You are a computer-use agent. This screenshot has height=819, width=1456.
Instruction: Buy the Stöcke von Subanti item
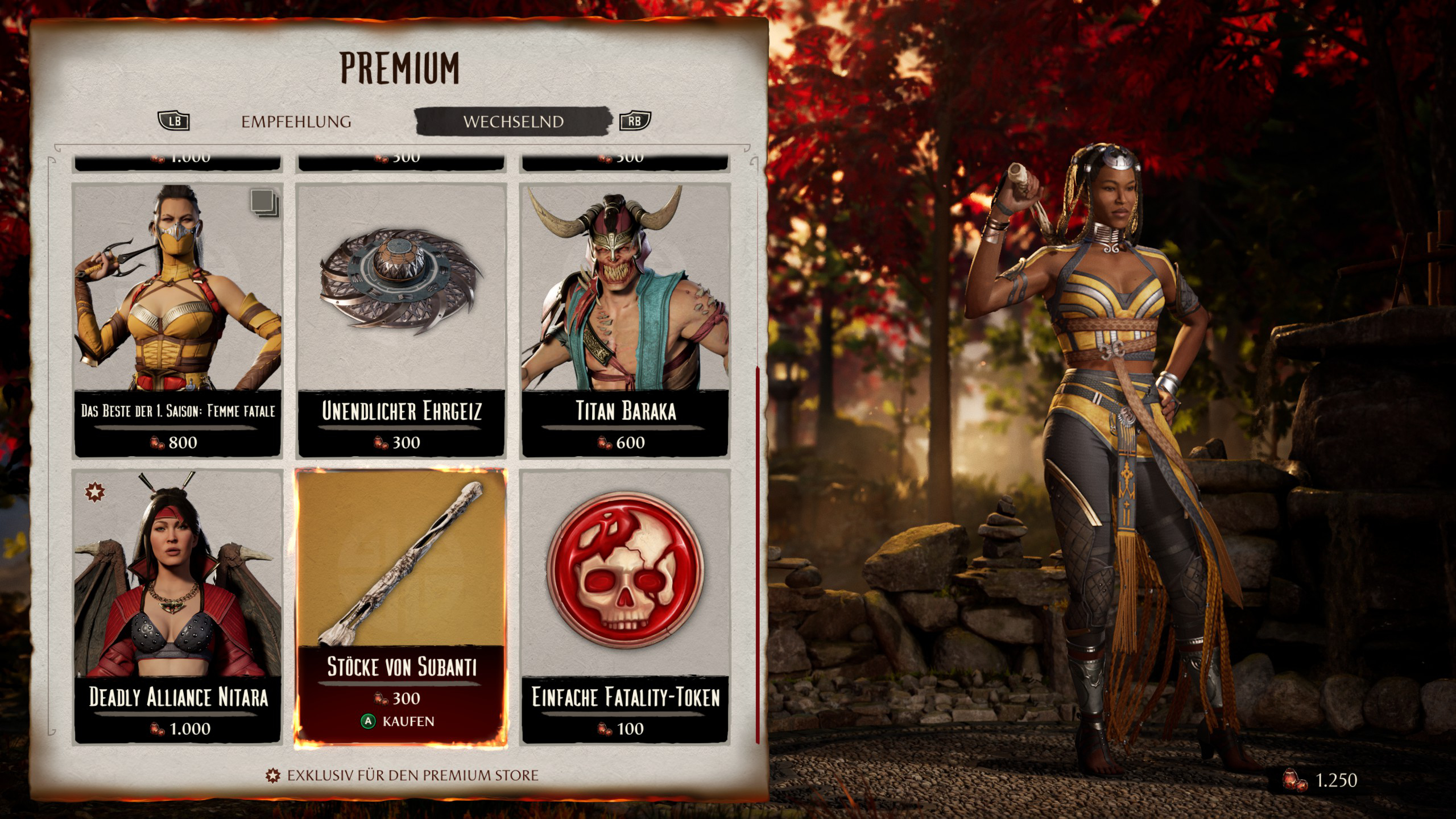click(400, 721)
